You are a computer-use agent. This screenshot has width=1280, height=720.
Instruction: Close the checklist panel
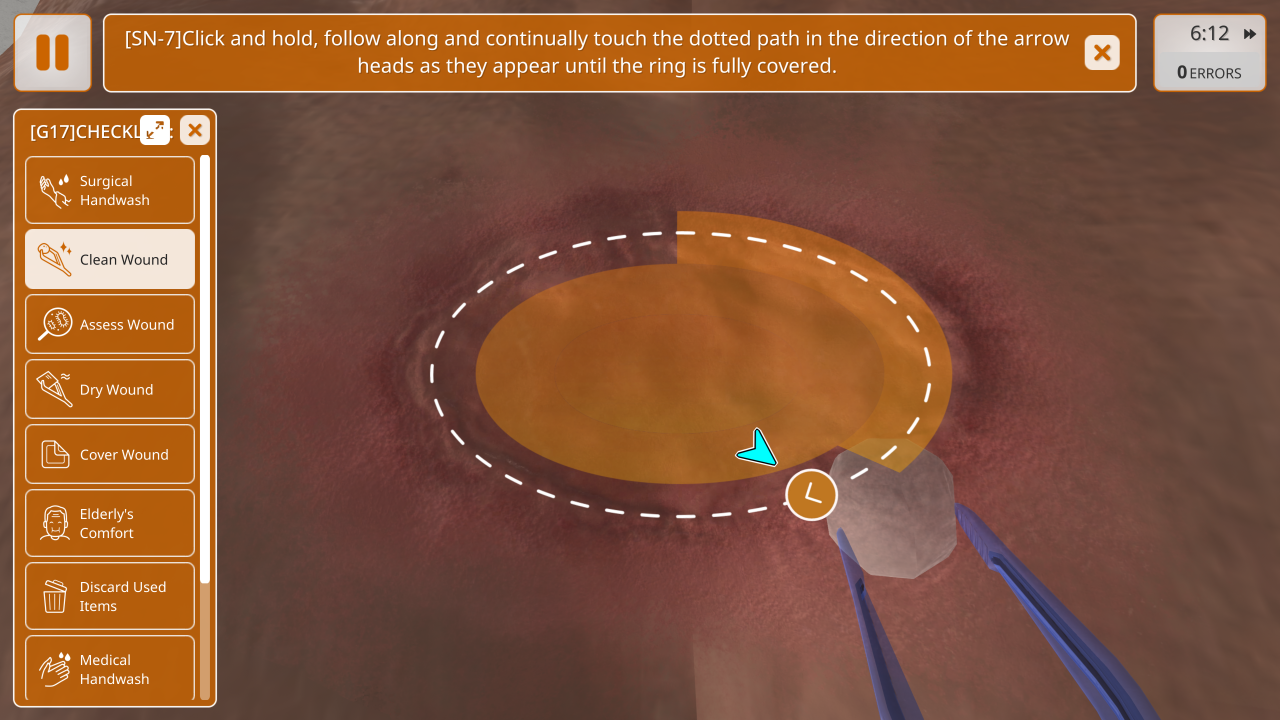[195, 130]
